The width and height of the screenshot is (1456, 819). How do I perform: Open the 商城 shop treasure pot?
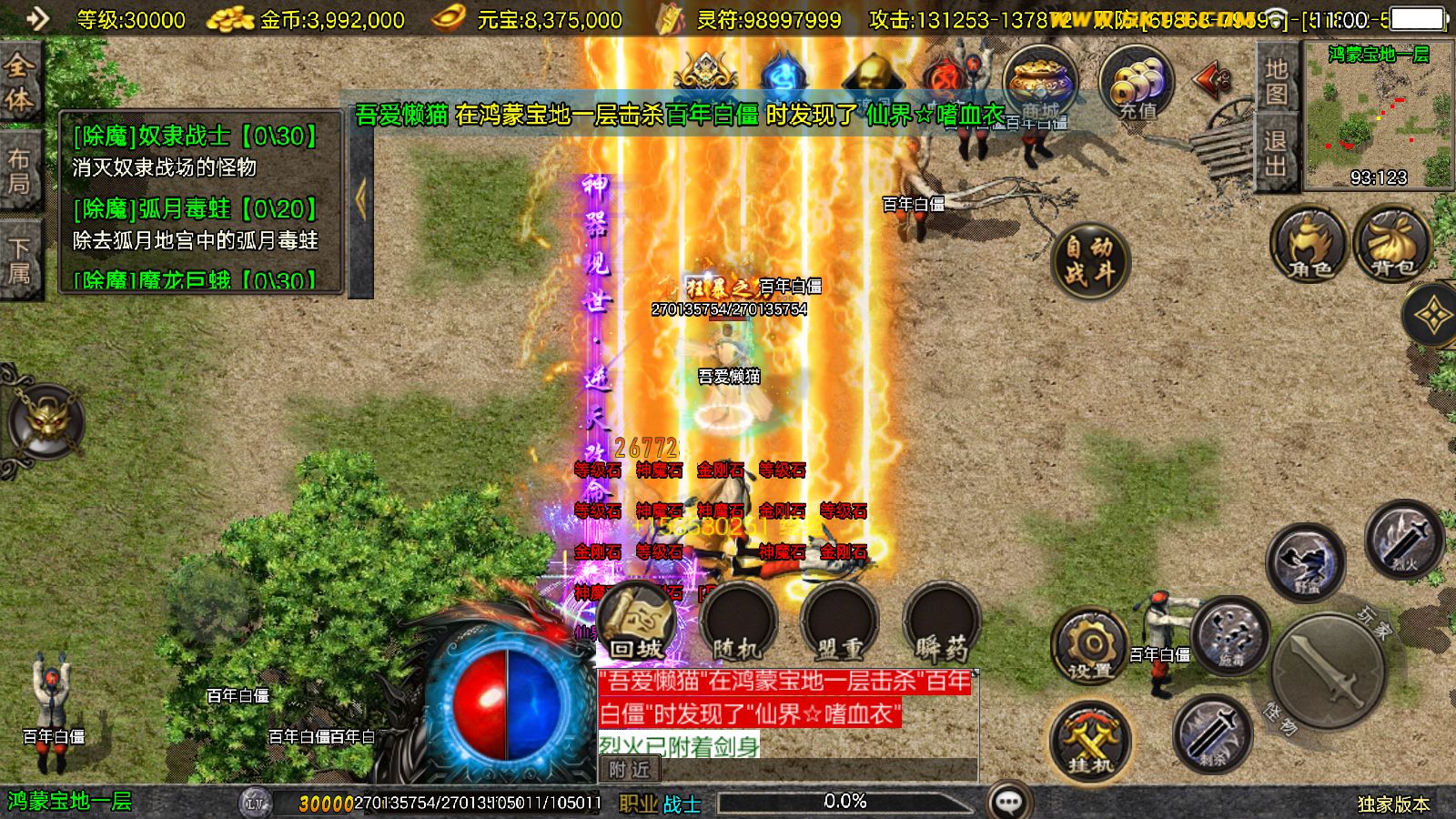tap(1040, 82)
